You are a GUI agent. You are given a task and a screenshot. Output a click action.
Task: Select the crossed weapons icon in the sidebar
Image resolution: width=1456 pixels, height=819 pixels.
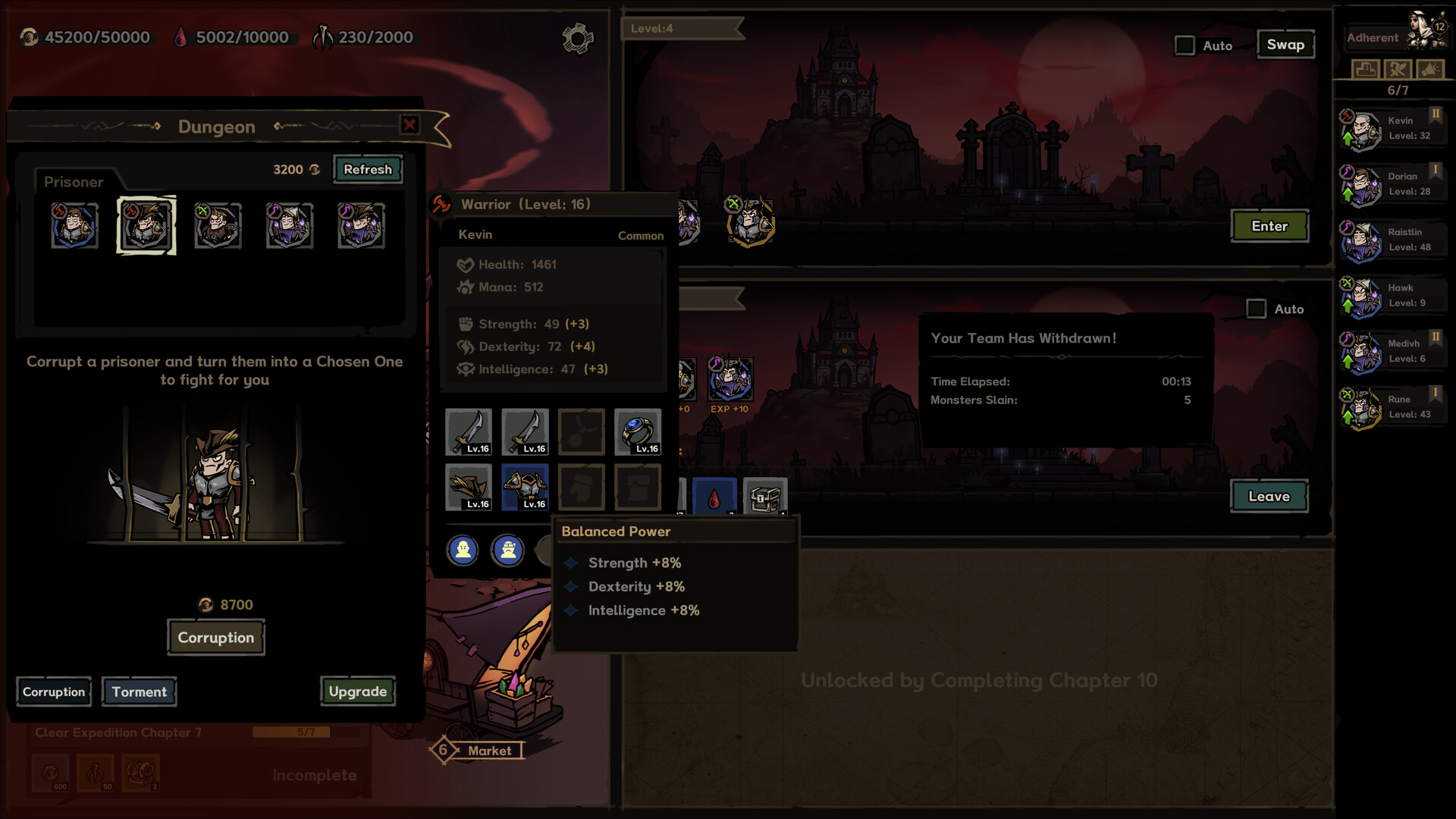[1397, 68]
